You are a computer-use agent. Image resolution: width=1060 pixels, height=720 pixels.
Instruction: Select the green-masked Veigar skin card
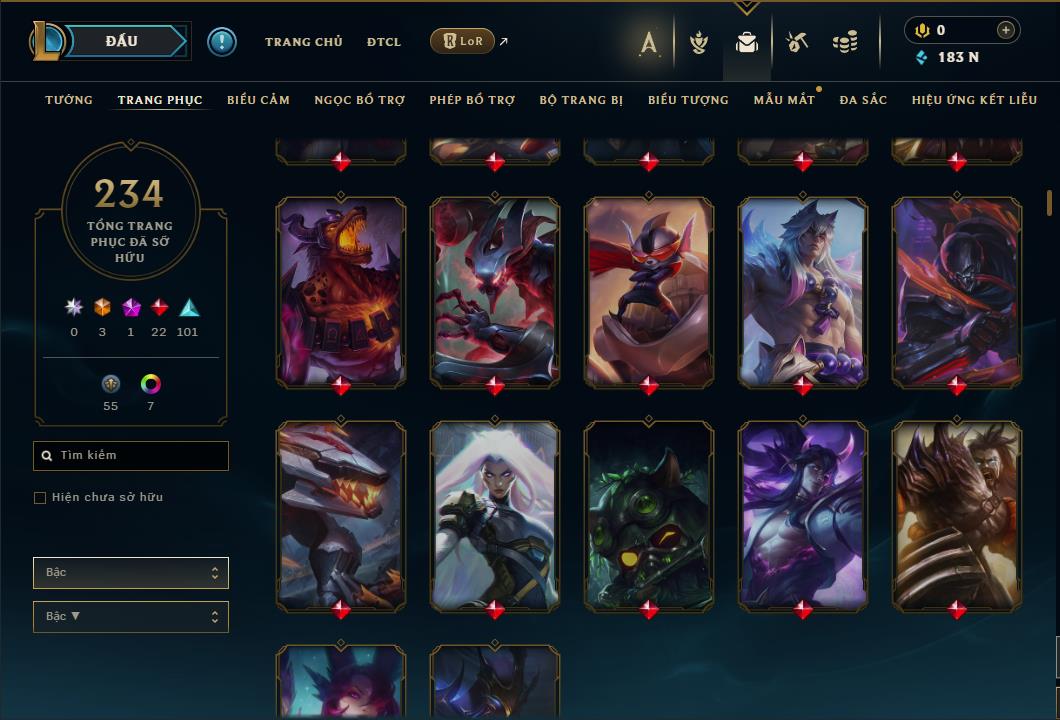coord(649,515)
